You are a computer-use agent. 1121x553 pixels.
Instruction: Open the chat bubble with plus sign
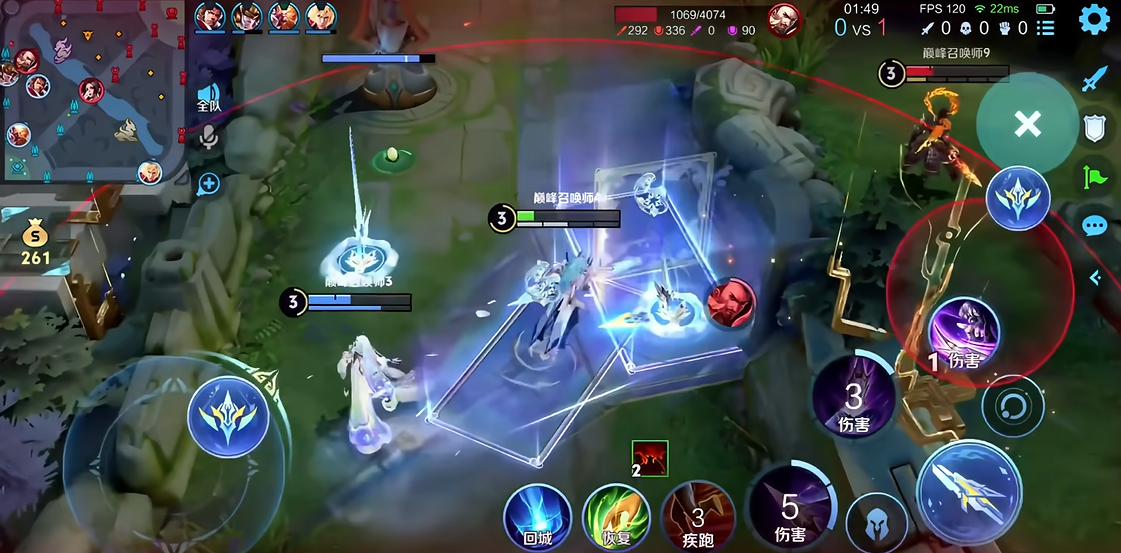(x=208, y=183)
